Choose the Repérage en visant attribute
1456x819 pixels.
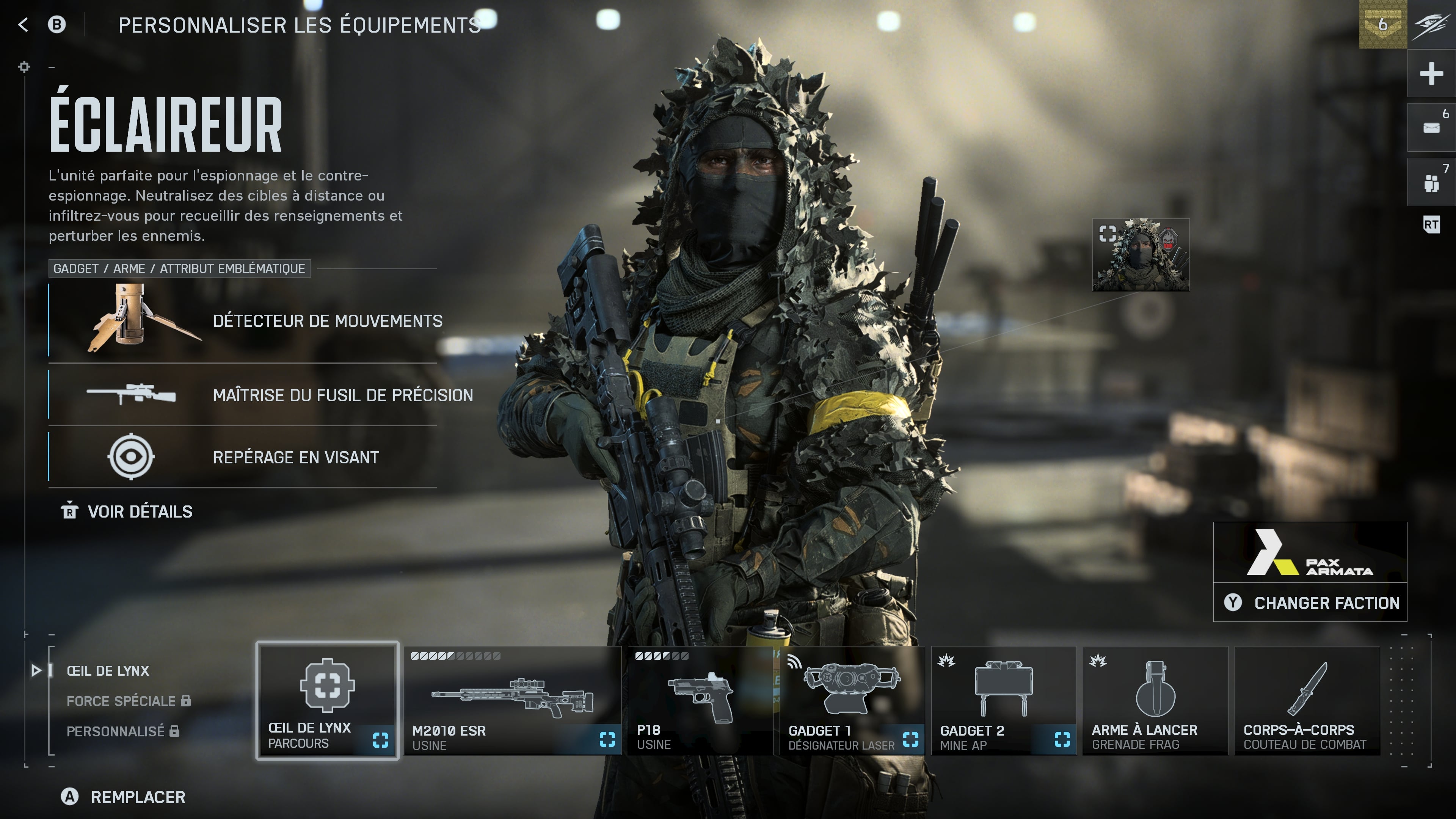243,457
